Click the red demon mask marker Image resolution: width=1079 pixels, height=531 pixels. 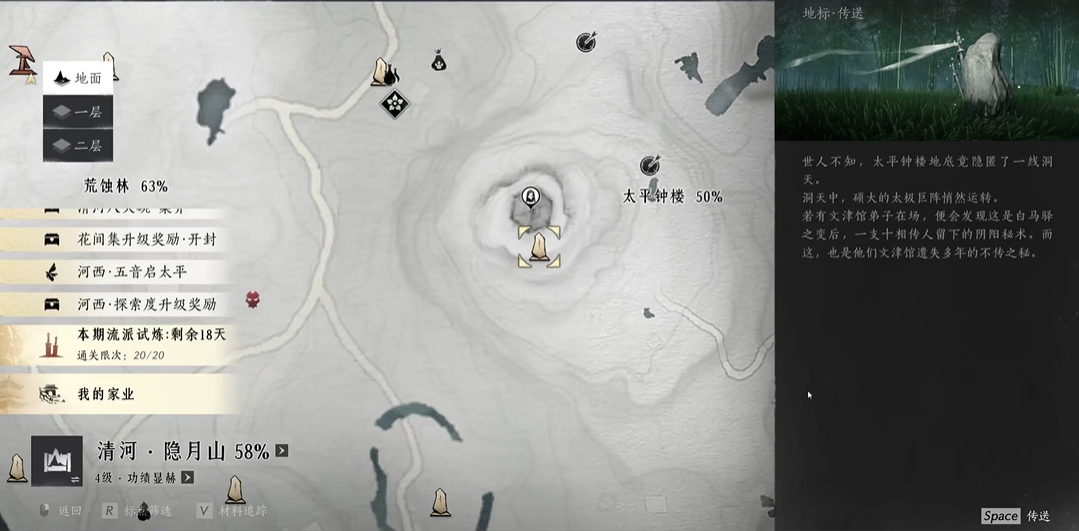coord(253,299)
